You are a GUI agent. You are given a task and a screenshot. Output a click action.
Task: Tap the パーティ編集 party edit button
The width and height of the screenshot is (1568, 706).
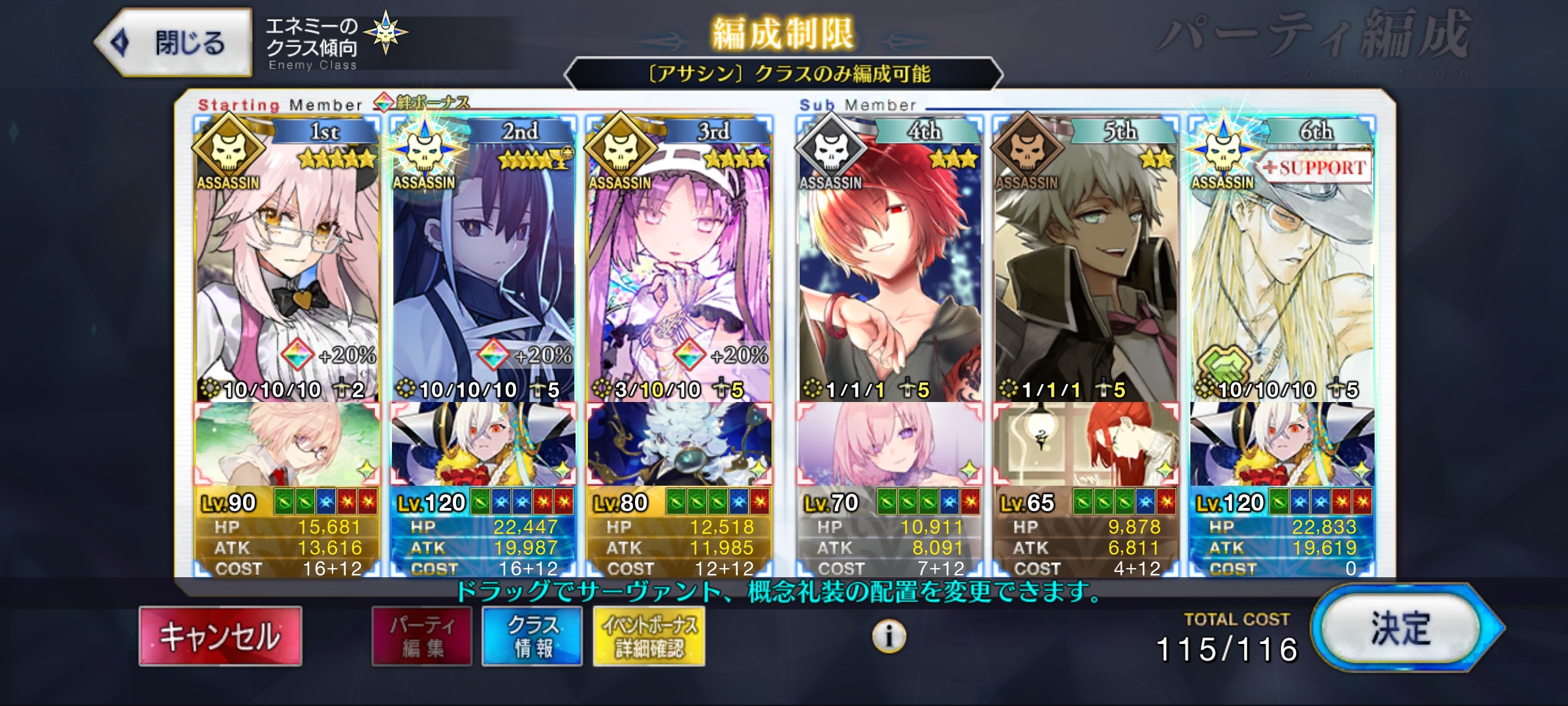pos(422,636)
